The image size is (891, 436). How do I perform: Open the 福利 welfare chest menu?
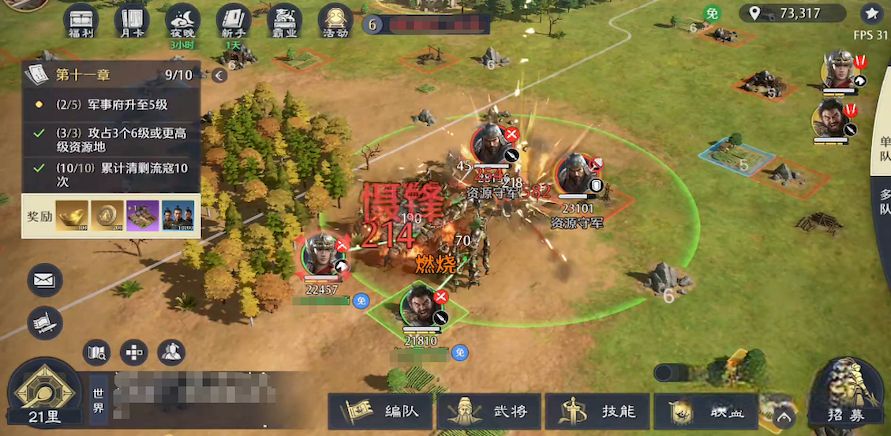[x=80, y=21]
